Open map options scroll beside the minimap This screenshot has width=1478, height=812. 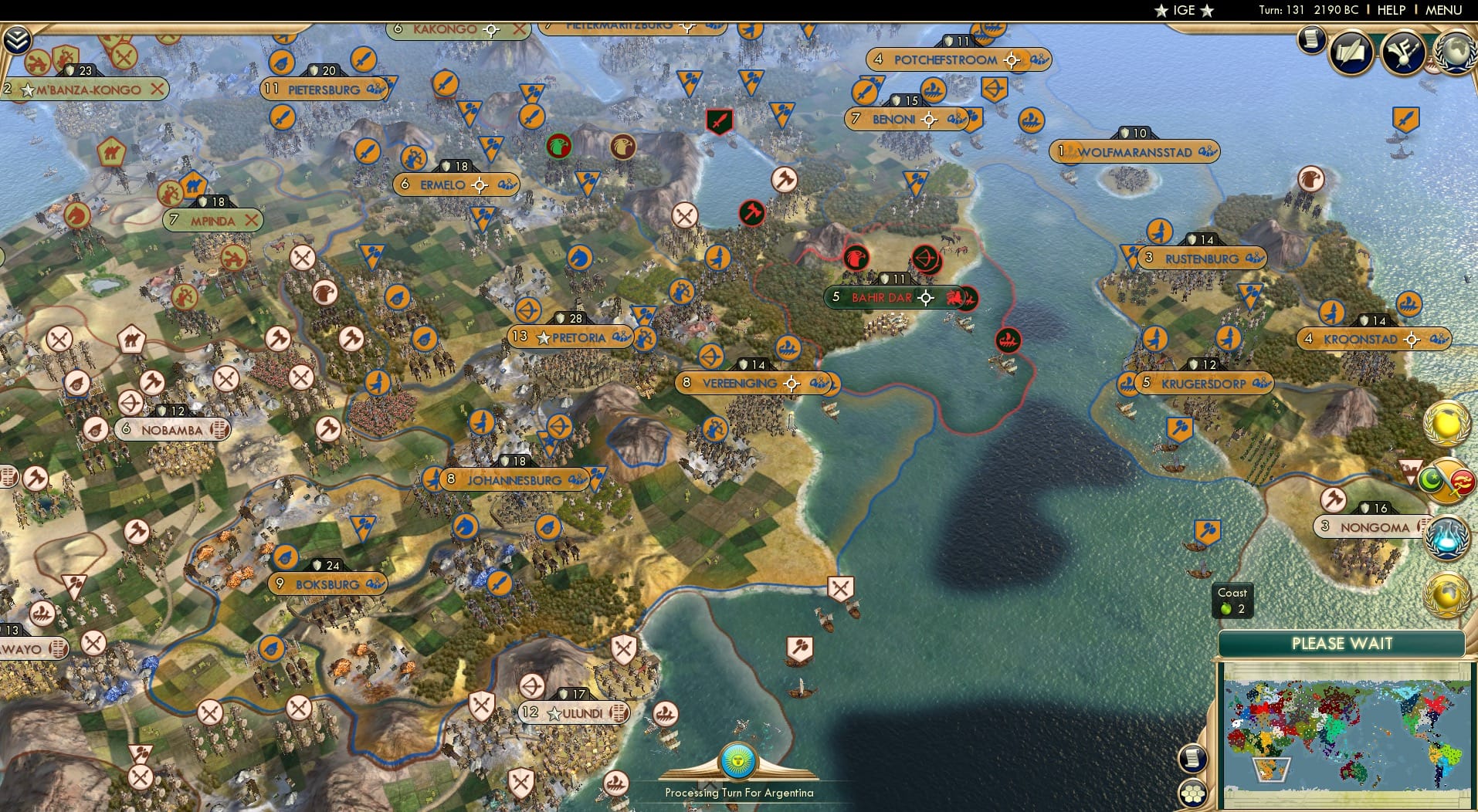point(1194,757)
